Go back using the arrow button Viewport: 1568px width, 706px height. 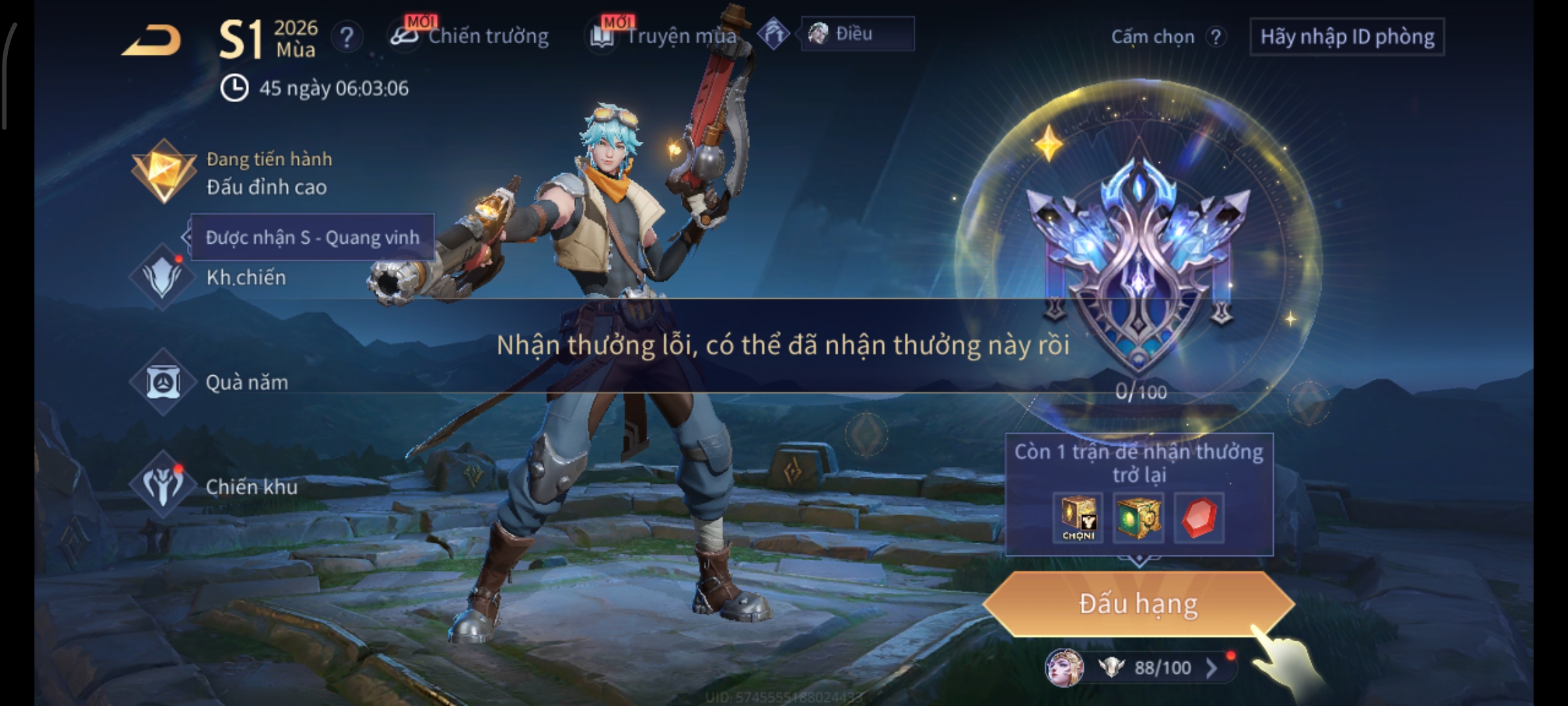click(x=152, y=41)
